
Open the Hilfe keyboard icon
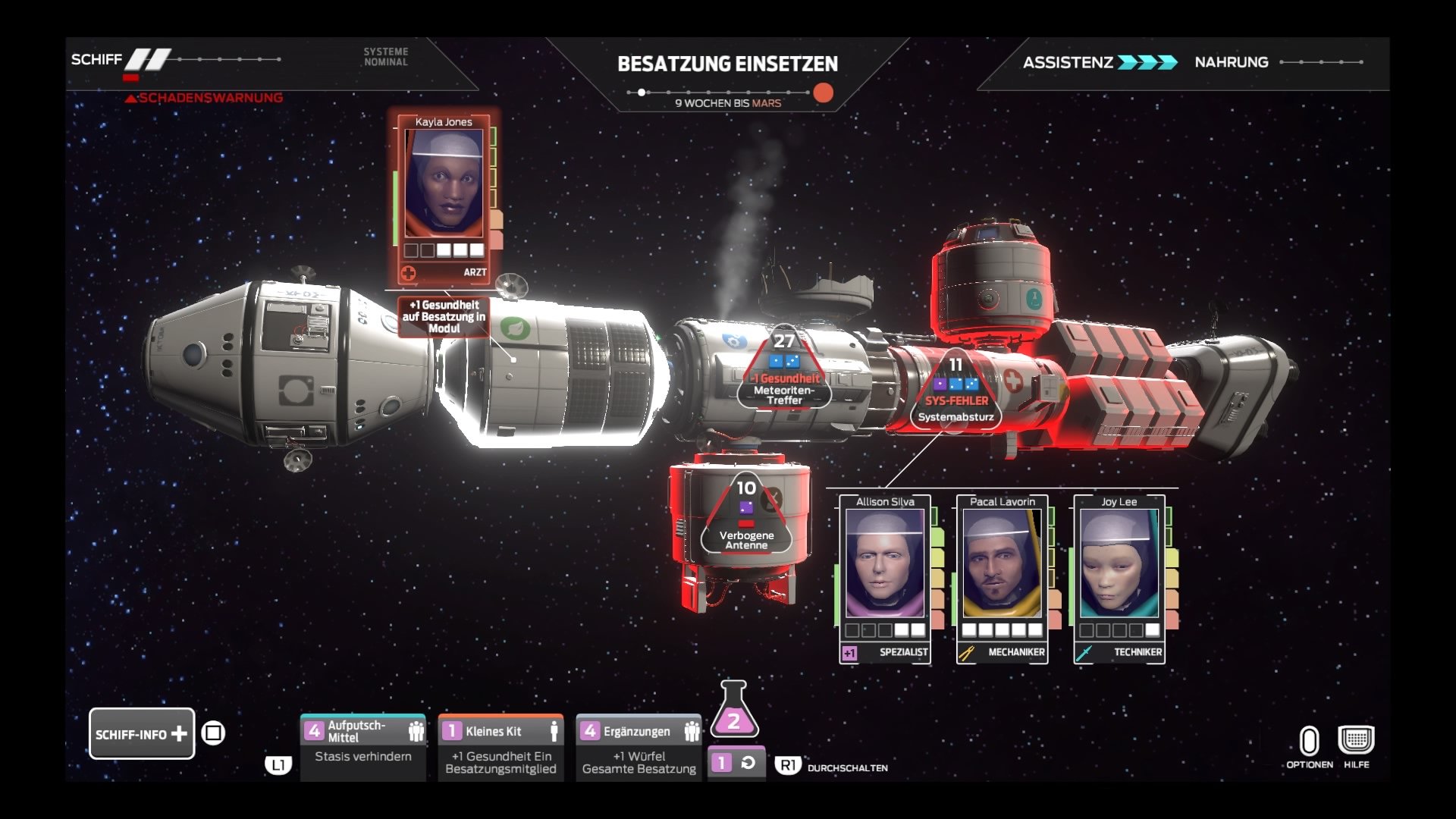tap(1357, 739)
